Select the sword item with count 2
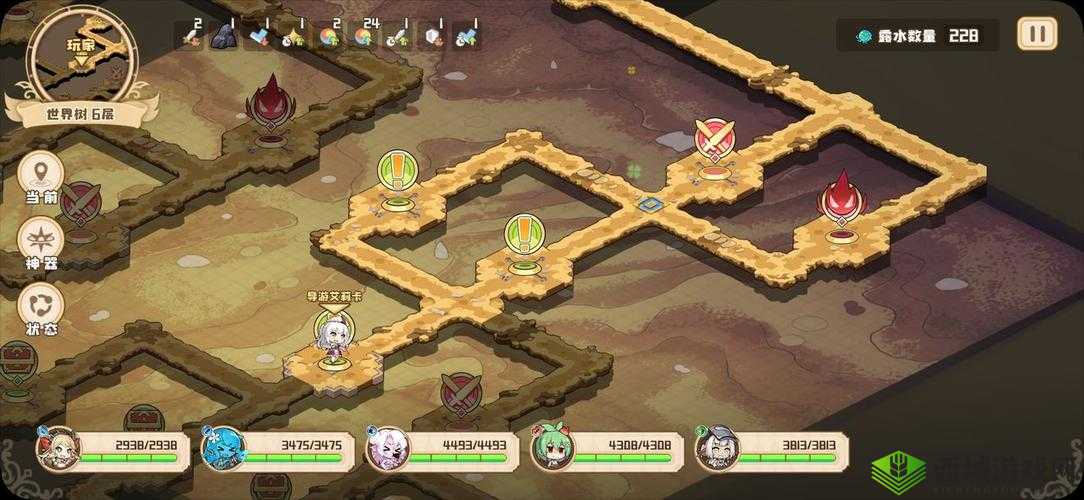This screenshot has width=1084, height=500. (190, 37)
